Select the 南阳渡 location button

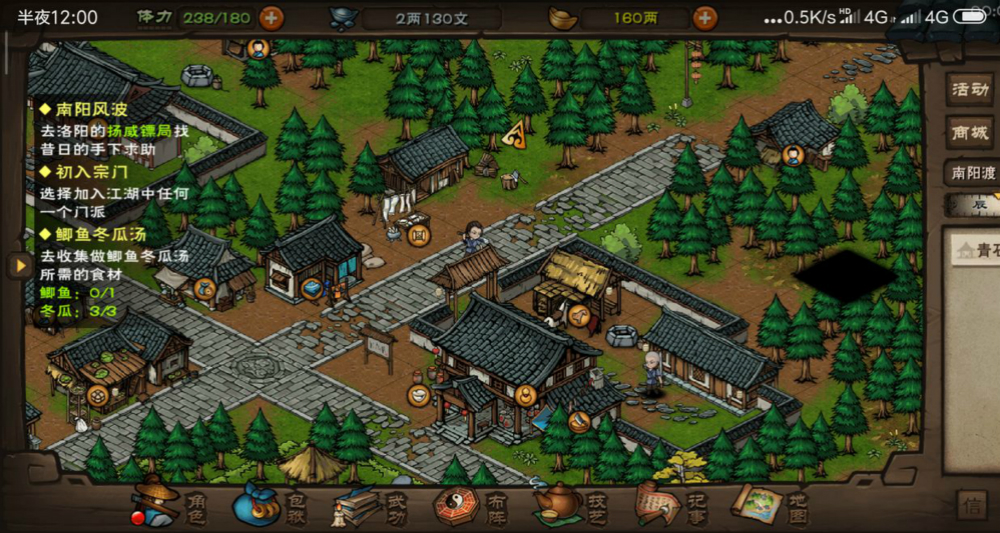click(x=971, y=173)
